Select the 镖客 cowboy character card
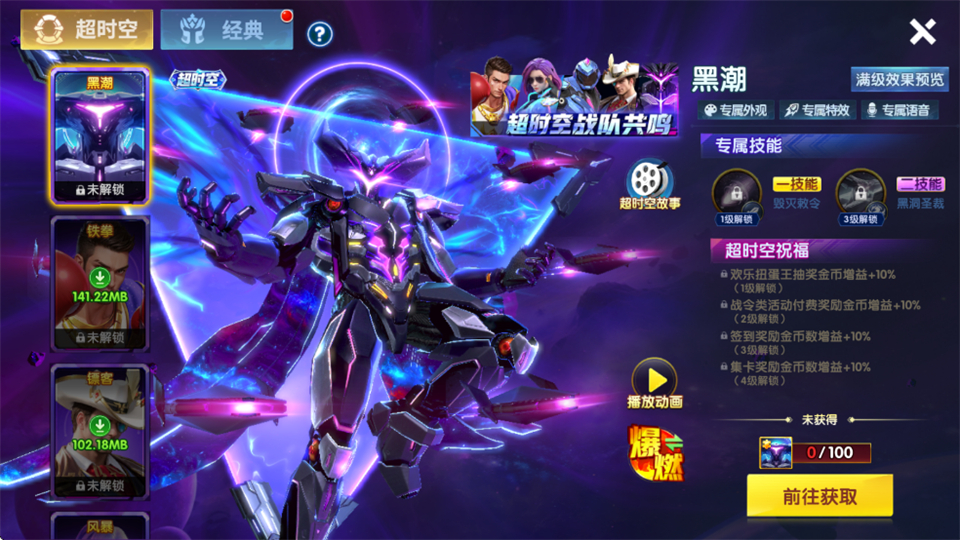The image size is (960, 540). tap(100, 432)
